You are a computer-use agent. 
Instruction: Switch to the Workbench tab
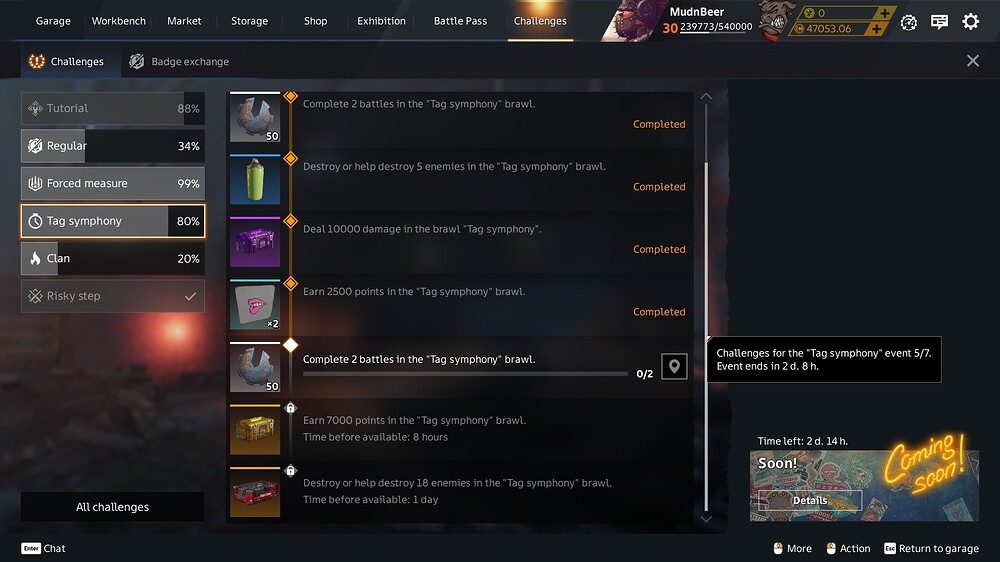click(118, 21)
